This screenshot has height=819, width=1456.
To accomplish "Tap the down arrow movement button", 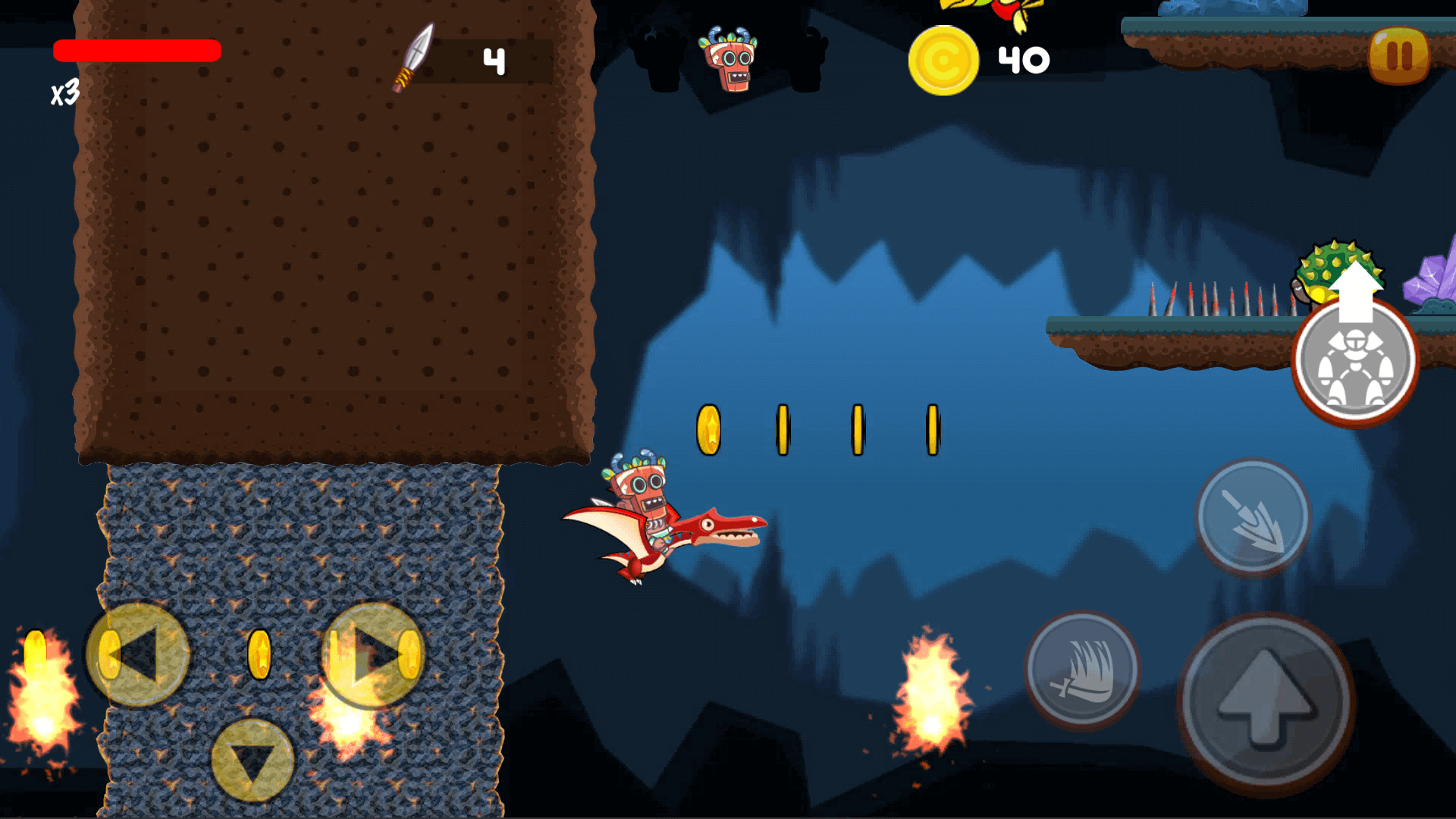I will tap(253, 761).
